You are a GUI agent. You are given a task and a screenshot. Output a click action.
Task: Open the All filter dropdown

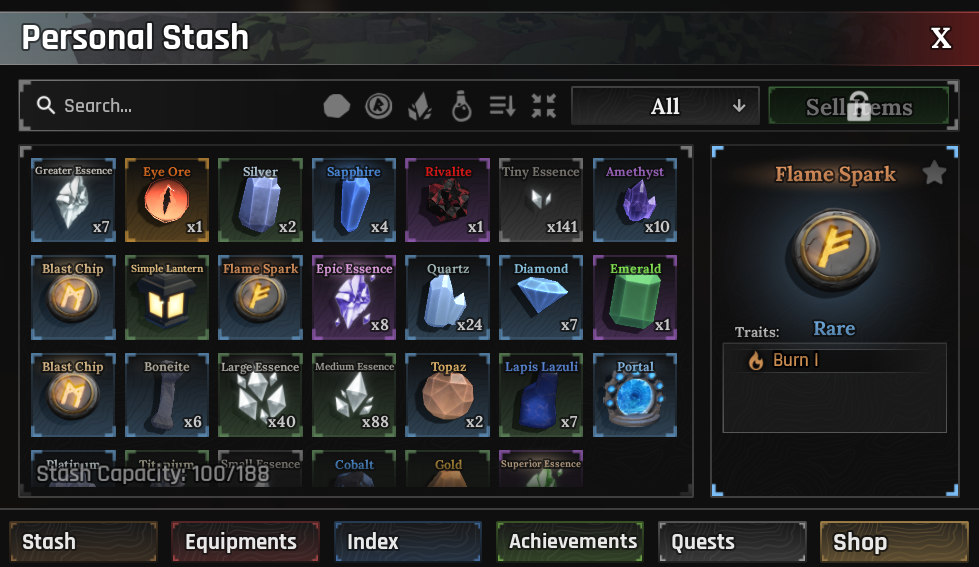tap(665, 106)
